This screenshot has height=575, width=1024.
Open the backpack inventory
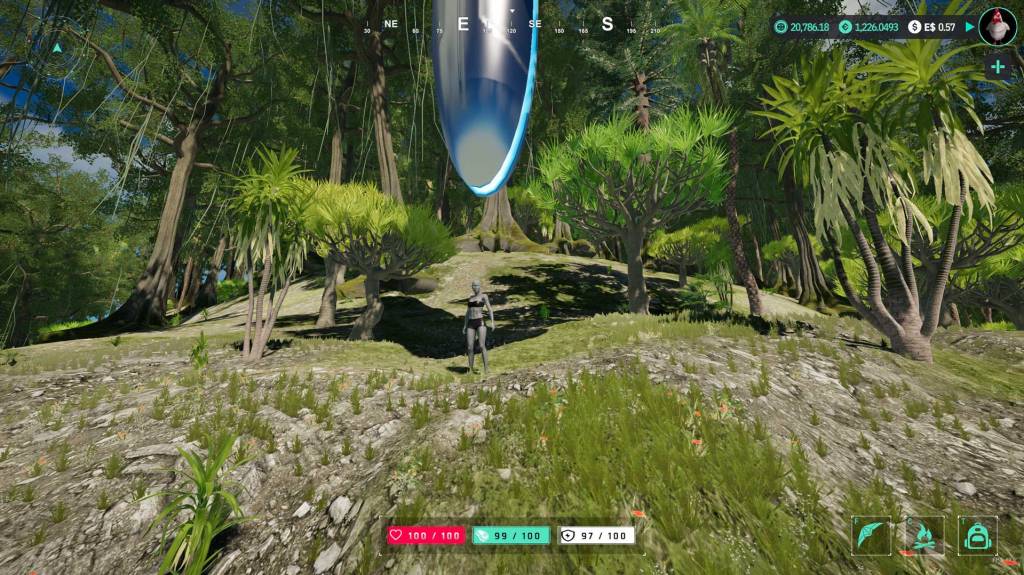point(977,535)
